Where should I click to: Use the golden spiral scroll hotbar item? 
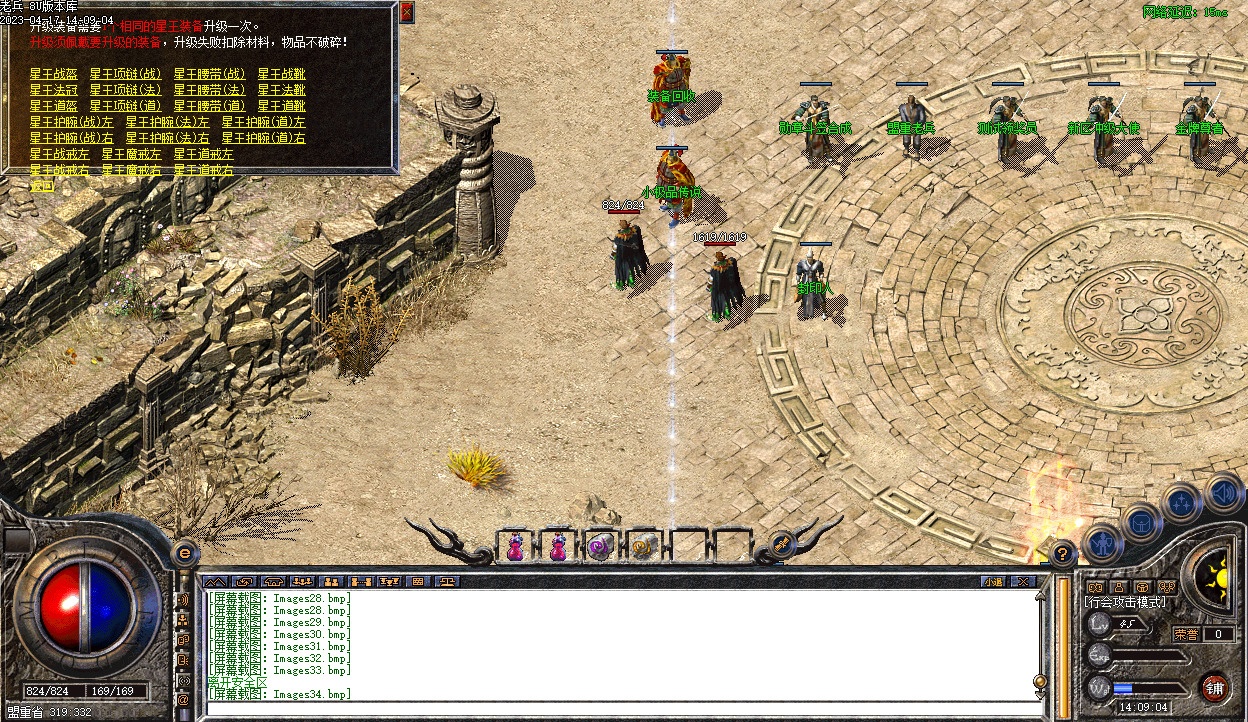point(642,547)
